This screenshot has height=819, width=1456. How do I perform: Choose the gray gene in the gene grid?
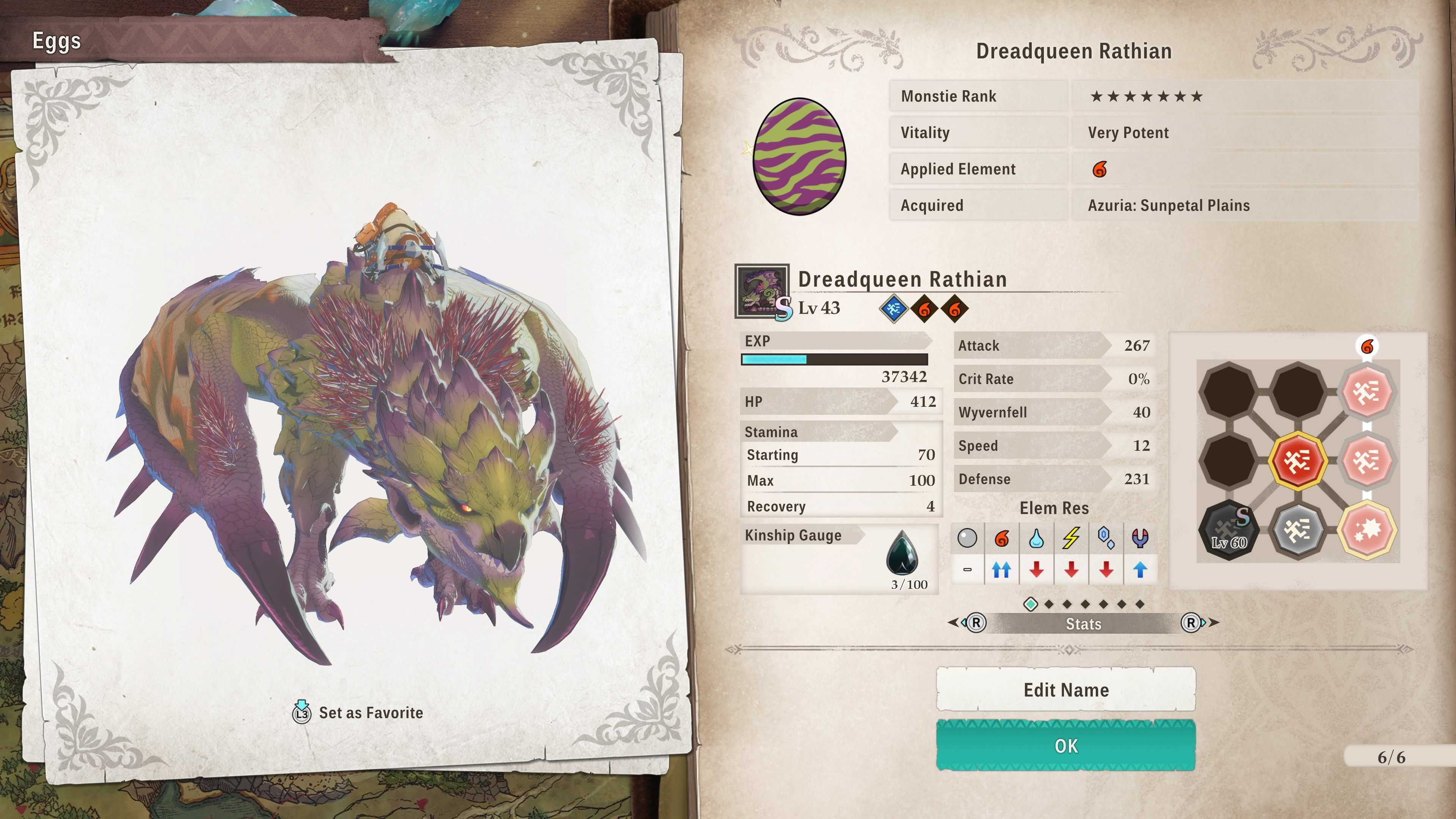[x=1297, y=530]
